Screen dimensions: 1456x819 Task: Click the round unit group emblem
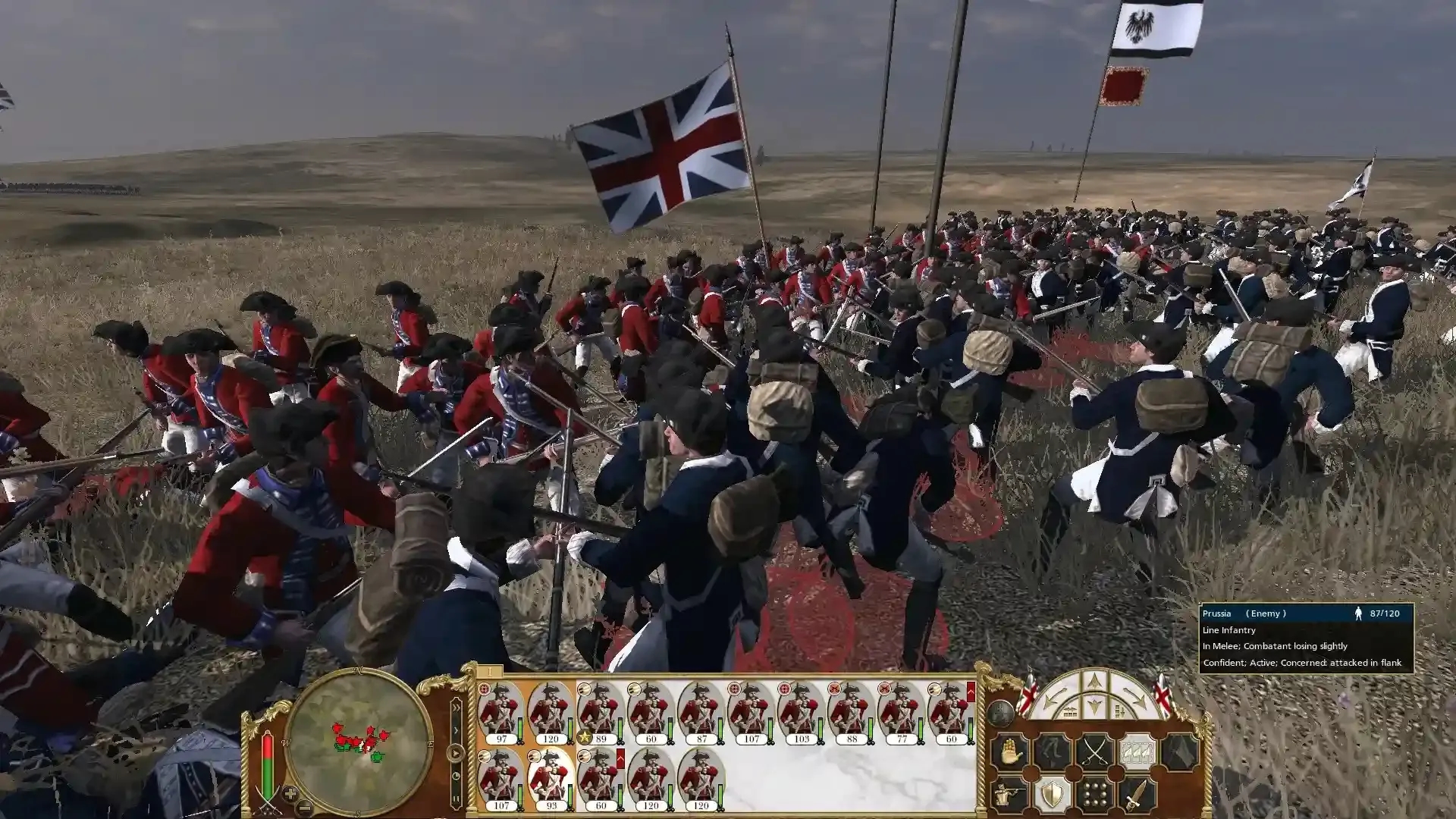tap(1000, 712)
